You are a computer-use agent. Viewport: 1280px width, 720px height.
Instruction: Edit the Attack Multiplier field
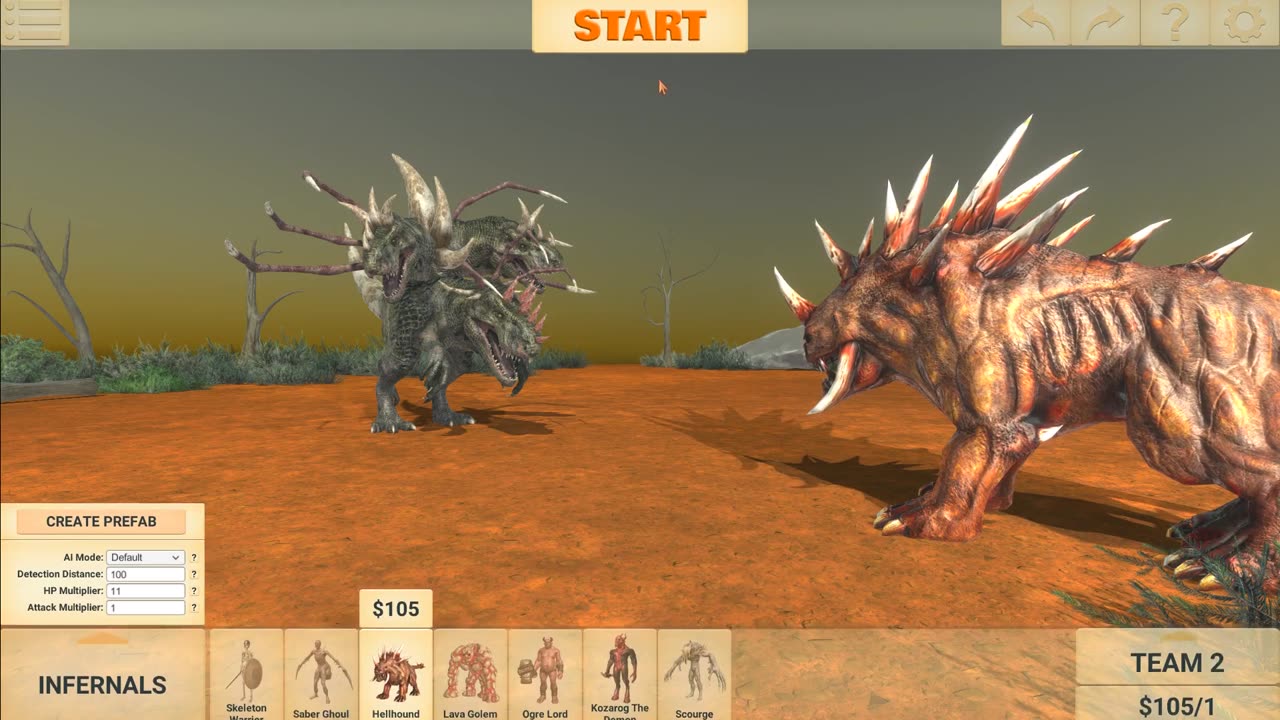pos(146,607)
